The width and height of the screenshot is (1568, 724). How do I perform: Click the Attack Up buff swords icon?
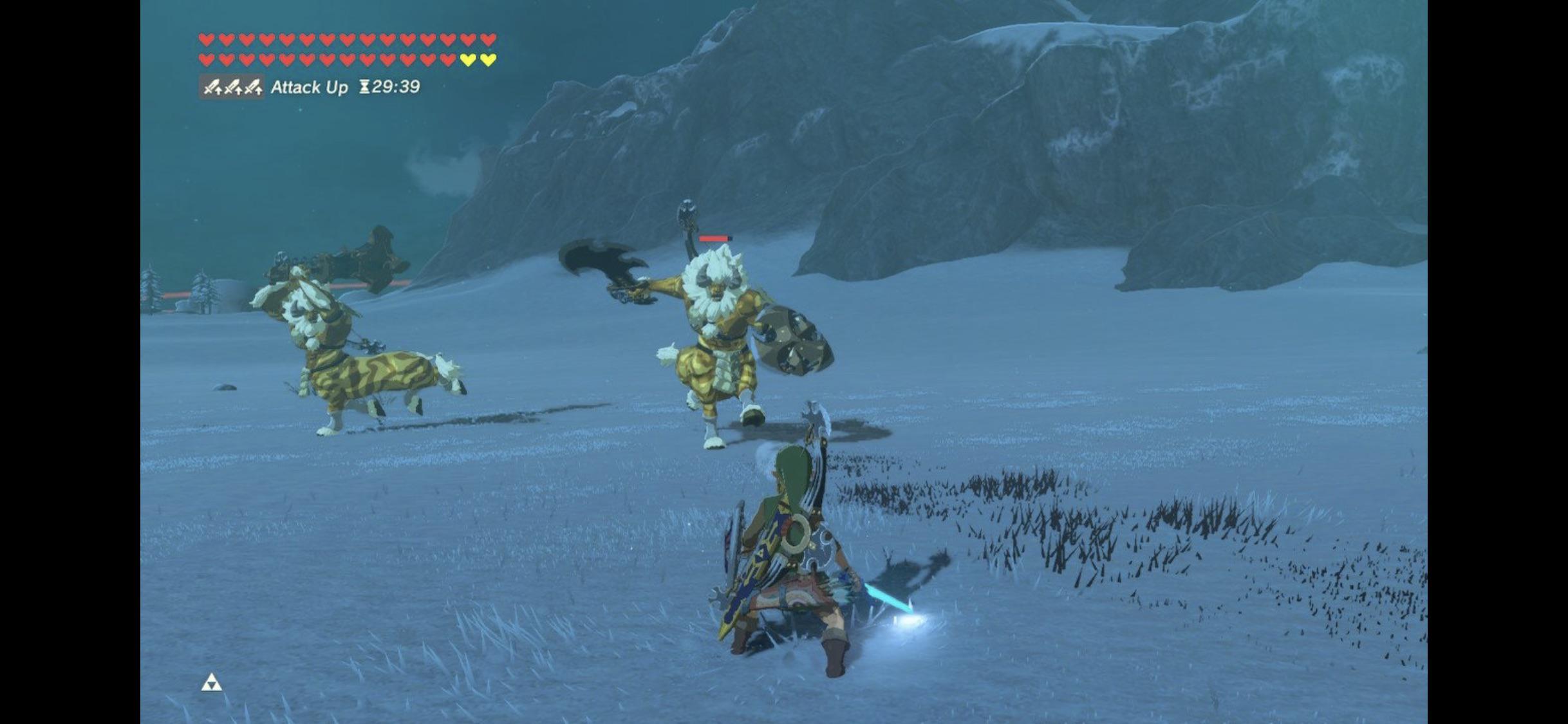tap(232, 86)
